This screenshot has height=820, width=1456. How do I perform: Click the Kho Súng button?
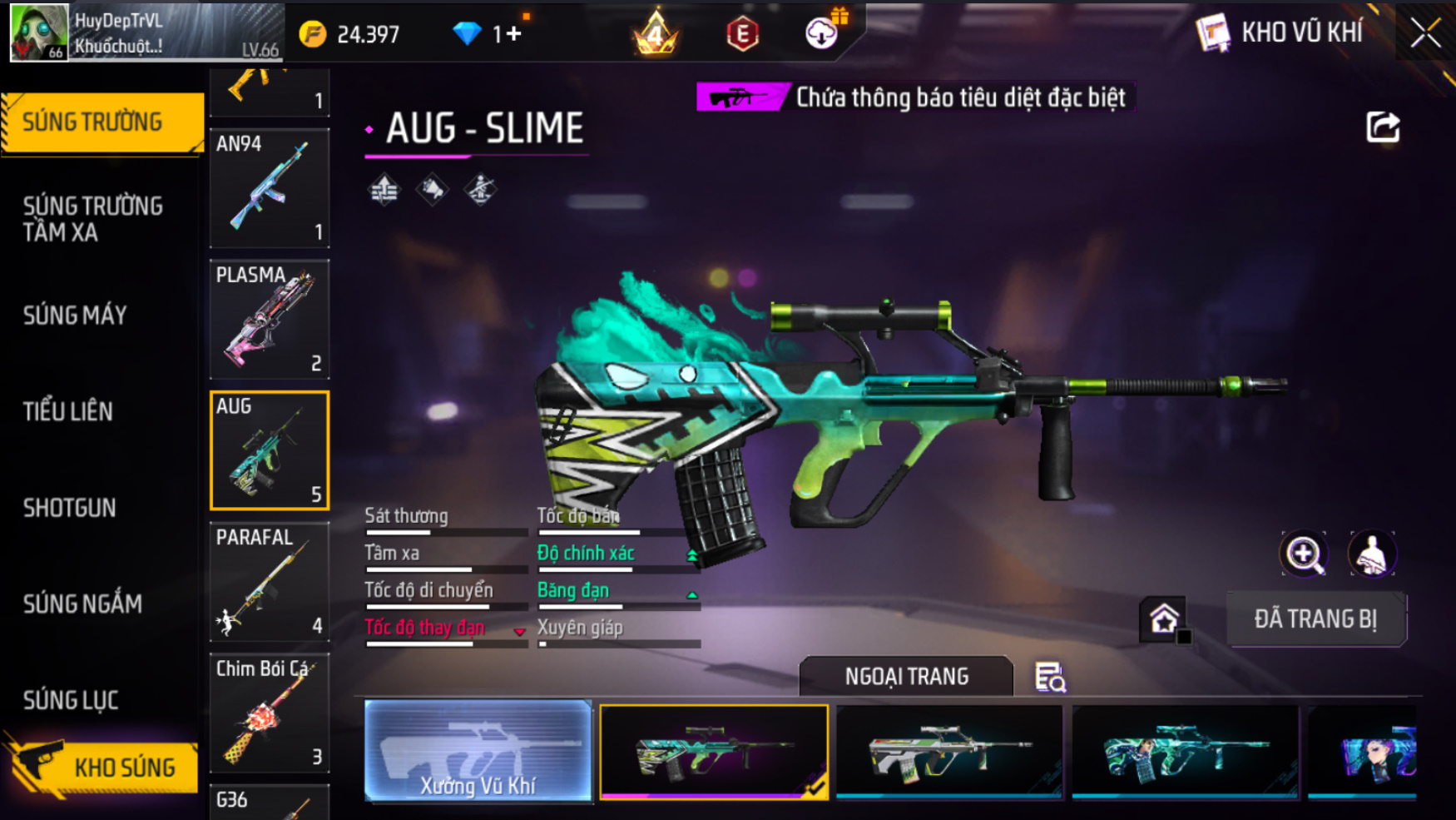pos(104,767)
